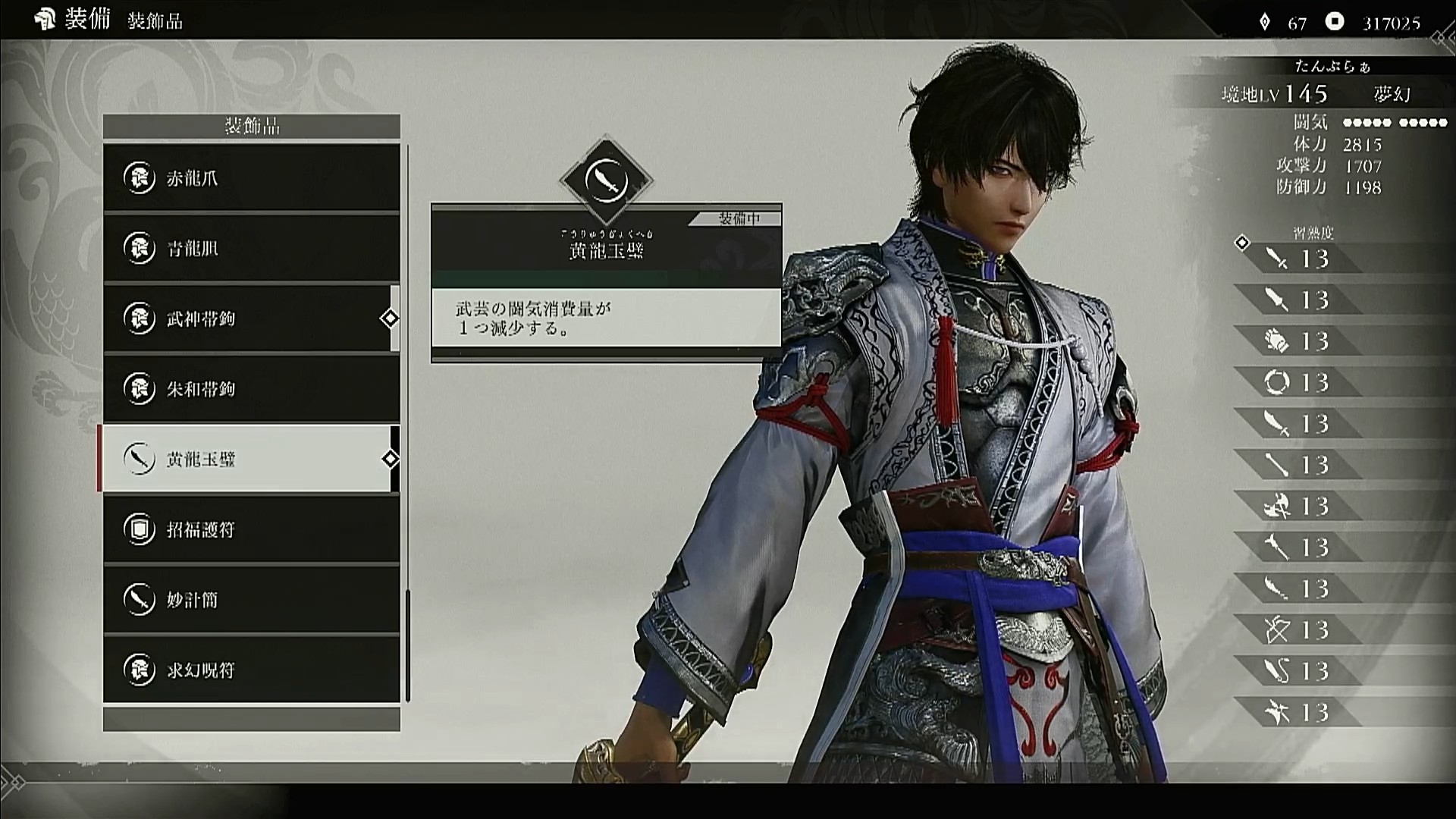Select the highlighted 黄龍玉璧 accessory
The width and height of the screenshot is (1456, 819).
pos(251,459)
